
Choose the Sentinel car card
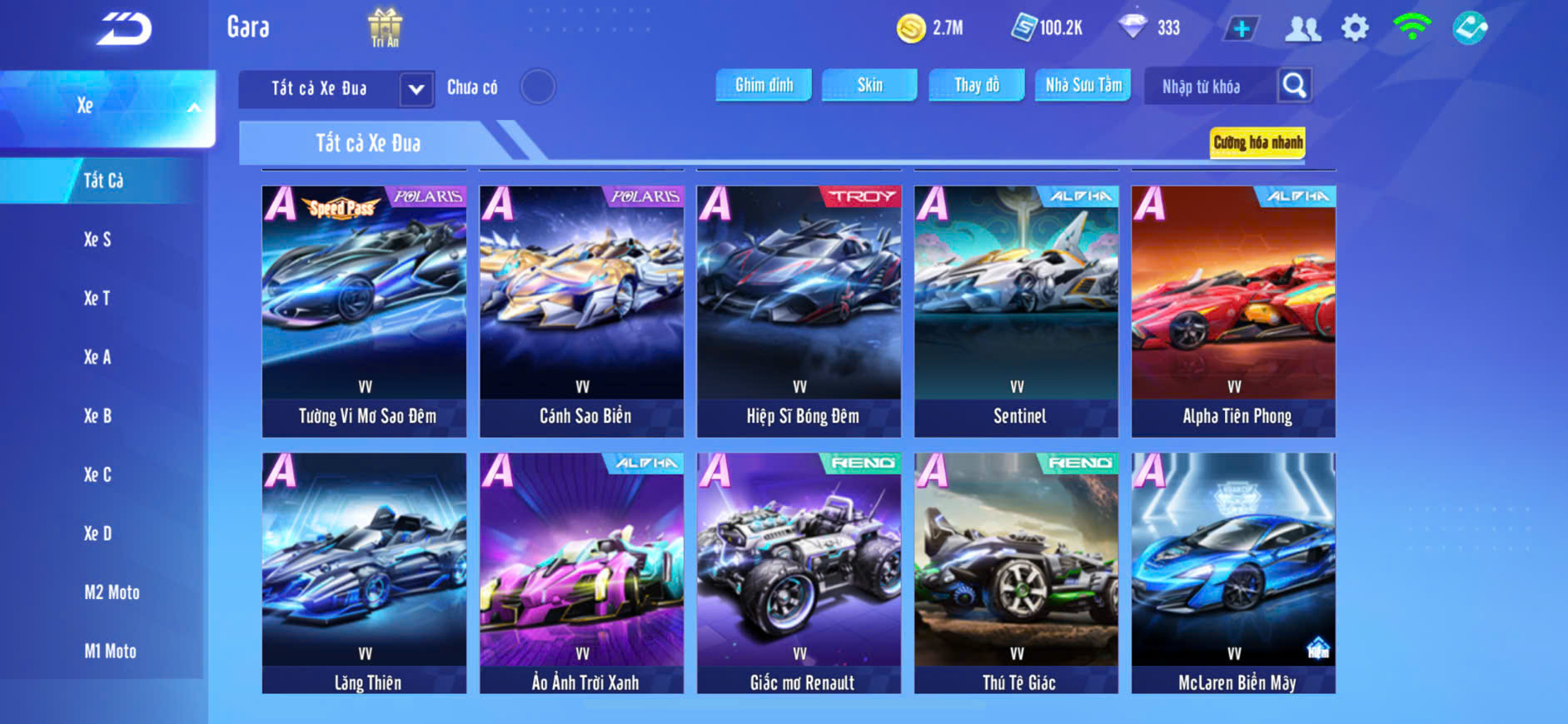coord(1016,311)
